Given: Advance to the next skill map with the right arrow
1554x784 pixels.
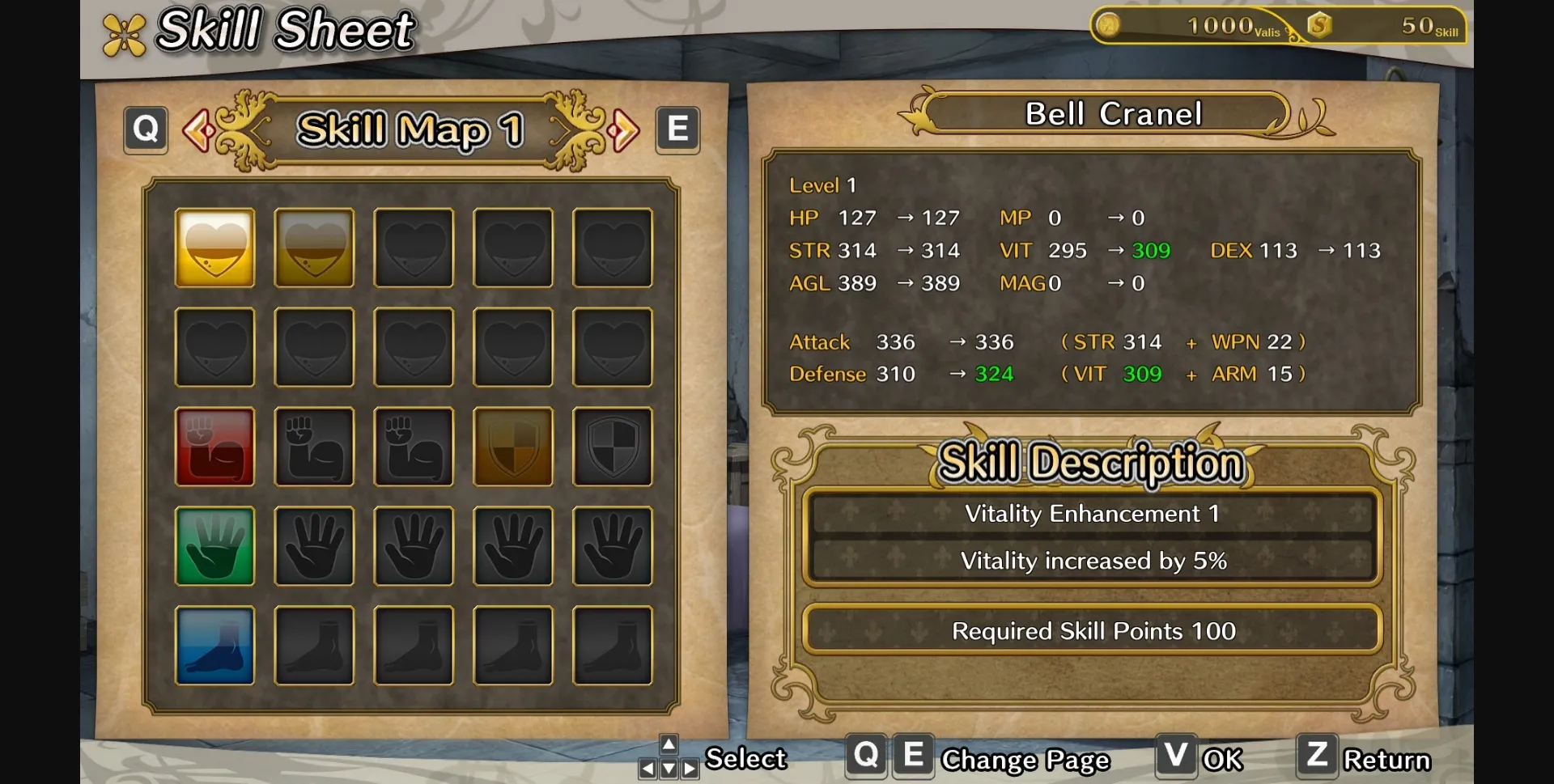Looking at the screenshot, I should pyautogui.click(x=624, y=130).
